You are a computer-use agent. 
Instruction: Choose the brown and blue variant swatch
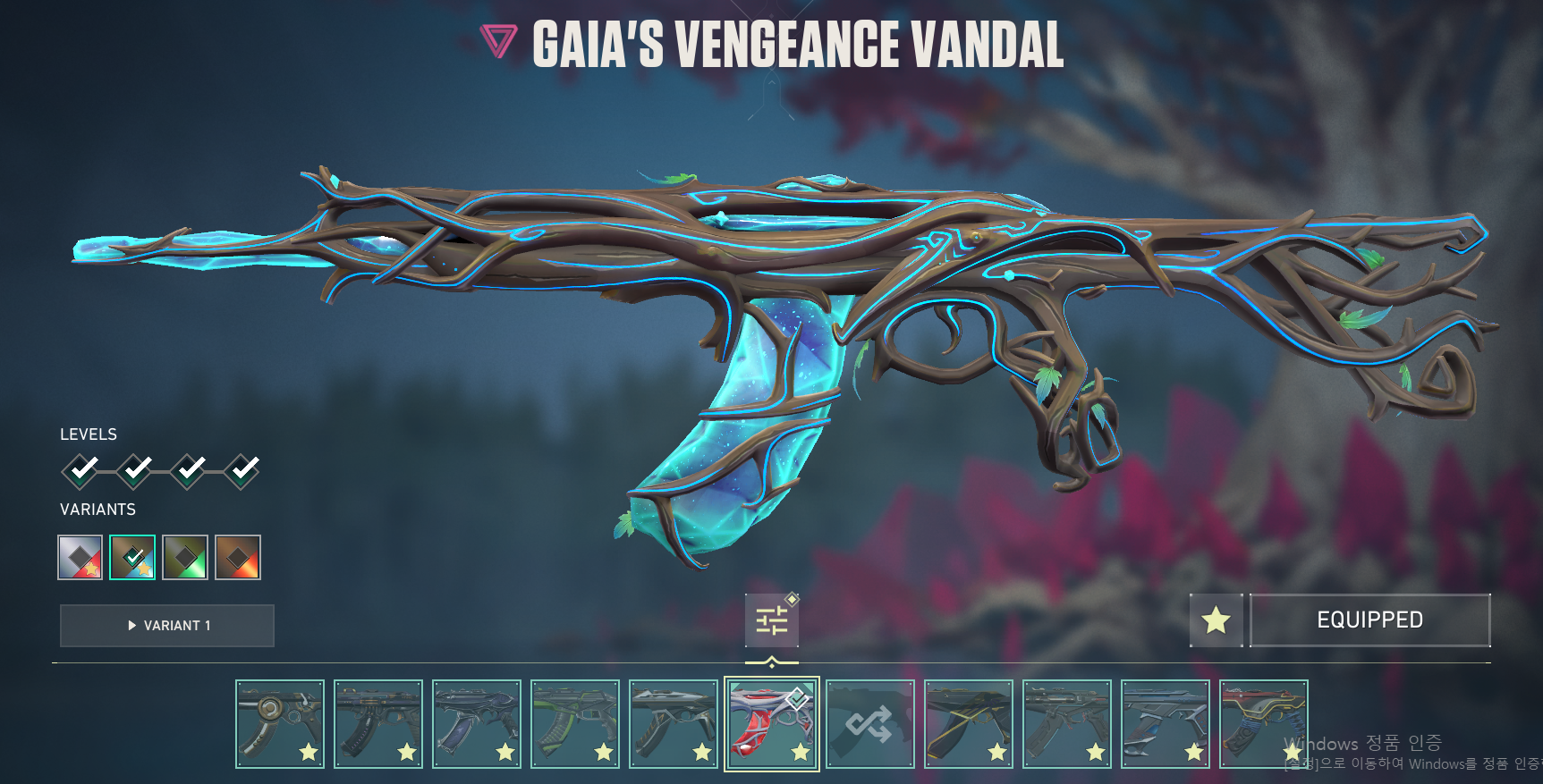(x=132, y=558)
